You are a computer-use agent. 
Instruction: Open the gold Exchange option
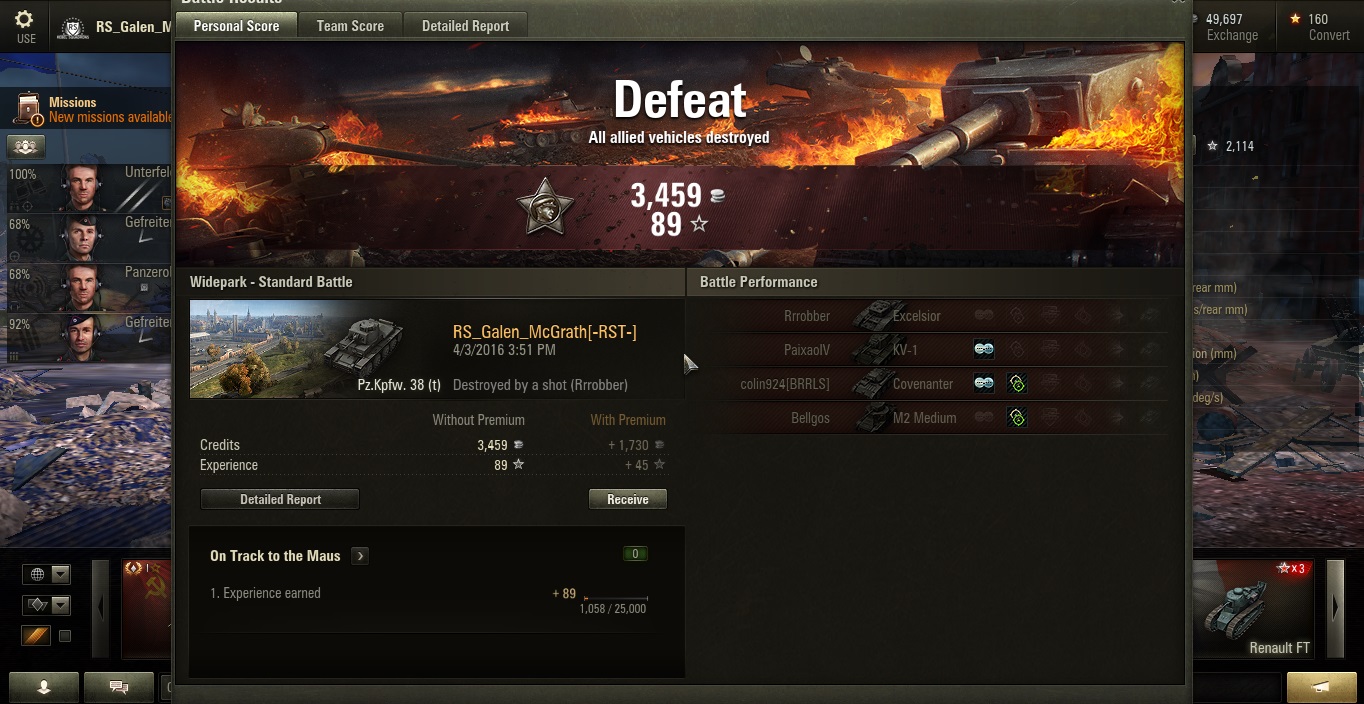(x=1231, y=27)
